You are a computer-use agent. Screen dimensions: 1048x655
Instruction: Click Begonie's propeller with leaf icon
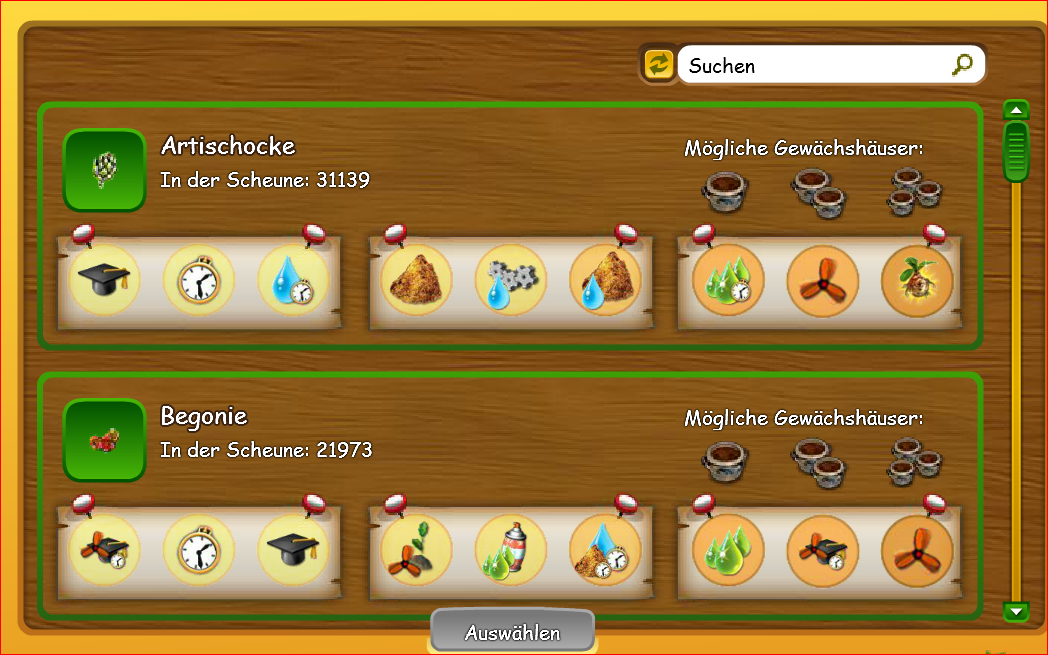(417, 550)
